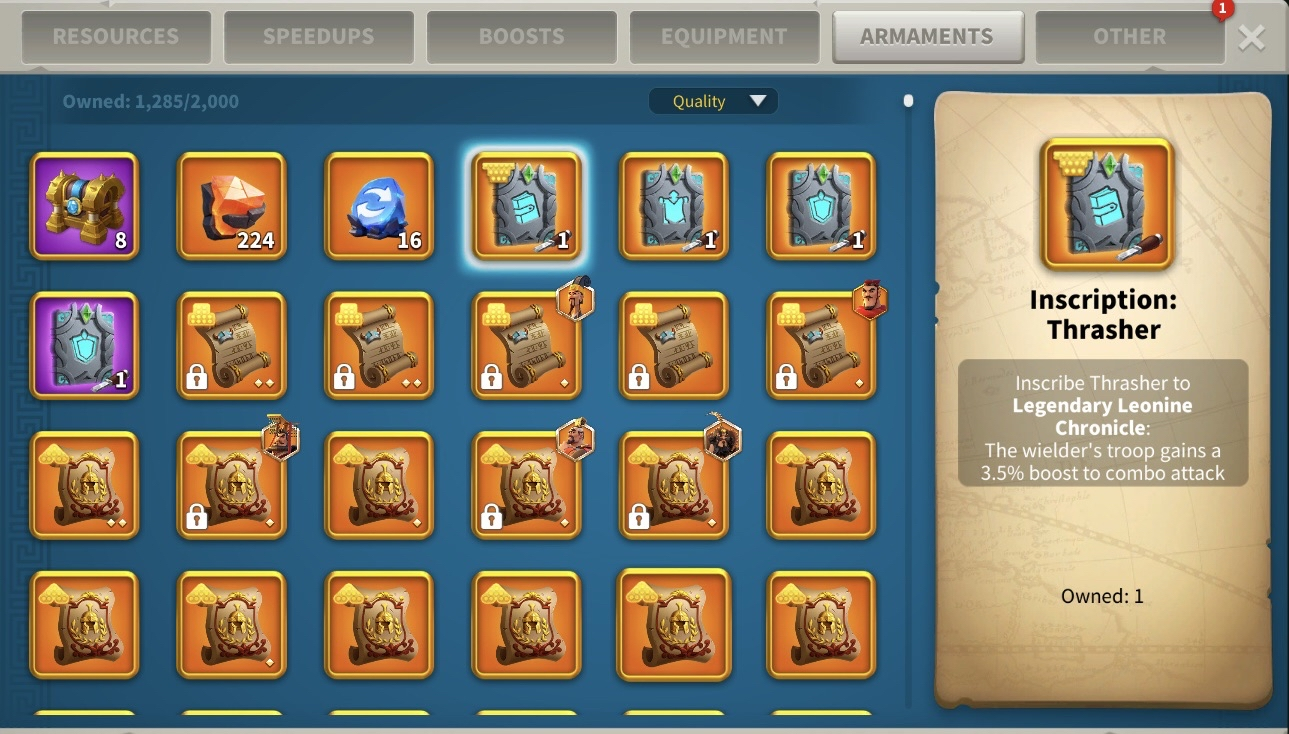The image size is (1289, 734).
Task: Switch to the Armaments tab
Action: pyautogui.click(x=927, y=37)
